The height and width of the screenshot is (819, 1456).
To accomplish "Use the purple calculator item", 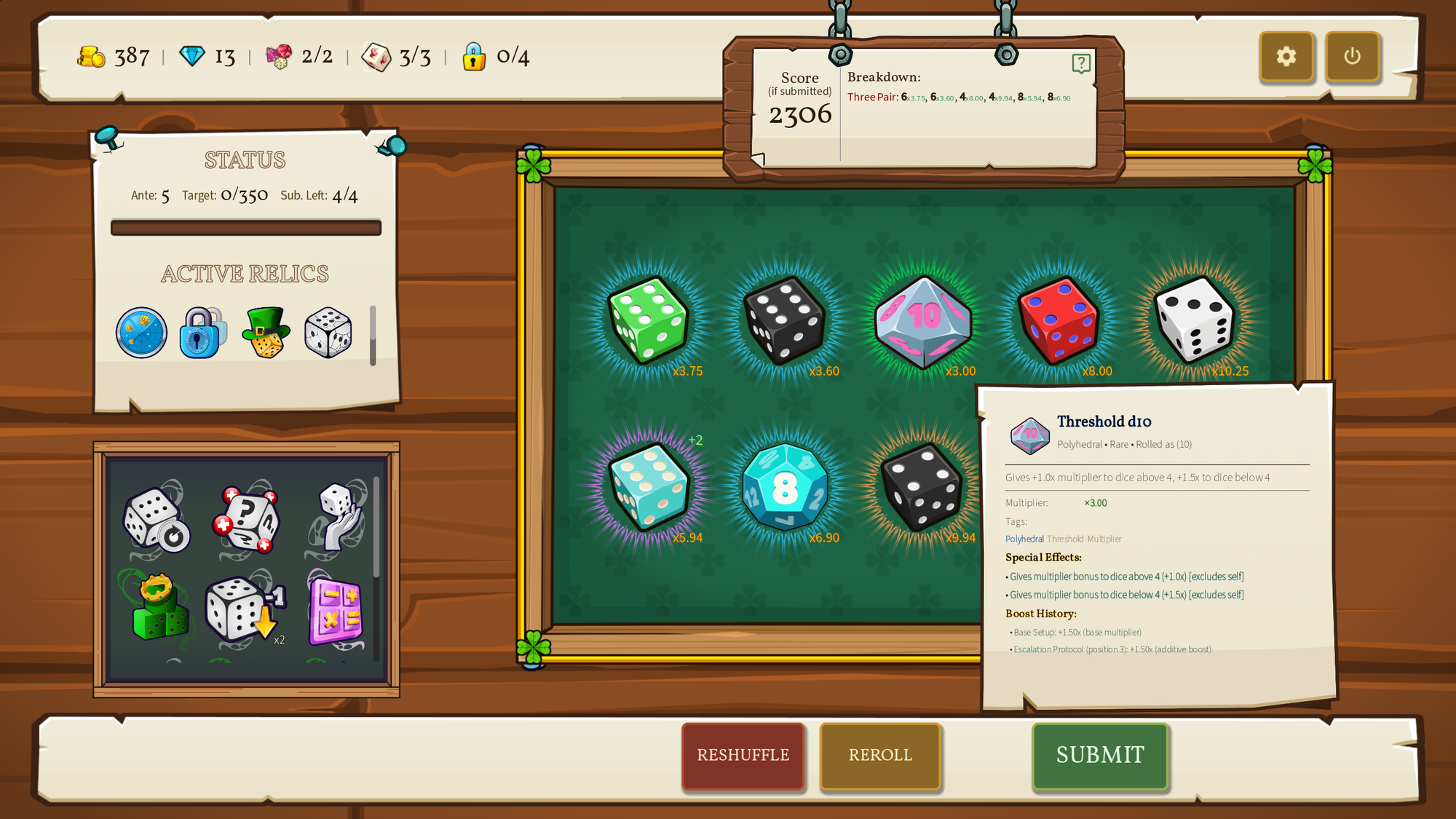I will click(x=336, y=610).
